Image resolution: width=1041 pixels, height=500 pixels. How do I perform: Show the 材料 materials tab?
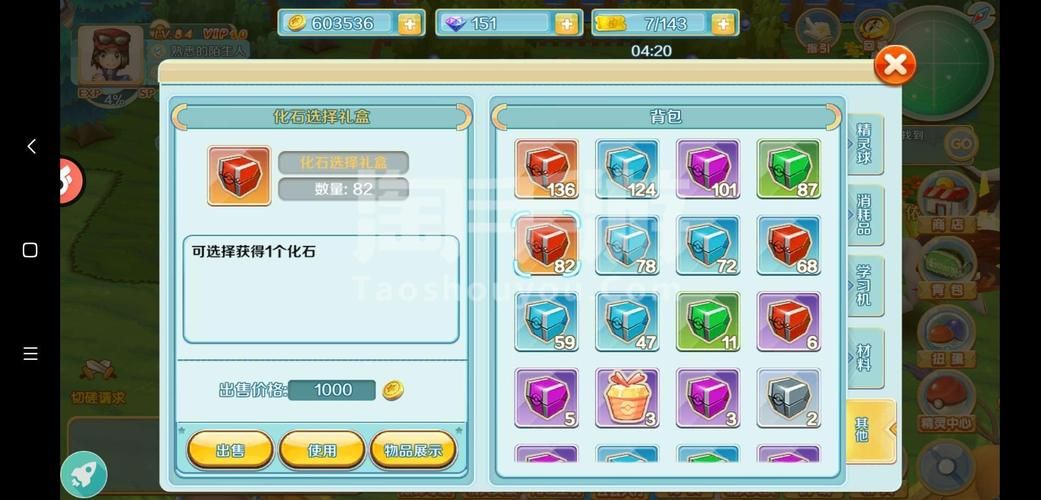864,357
